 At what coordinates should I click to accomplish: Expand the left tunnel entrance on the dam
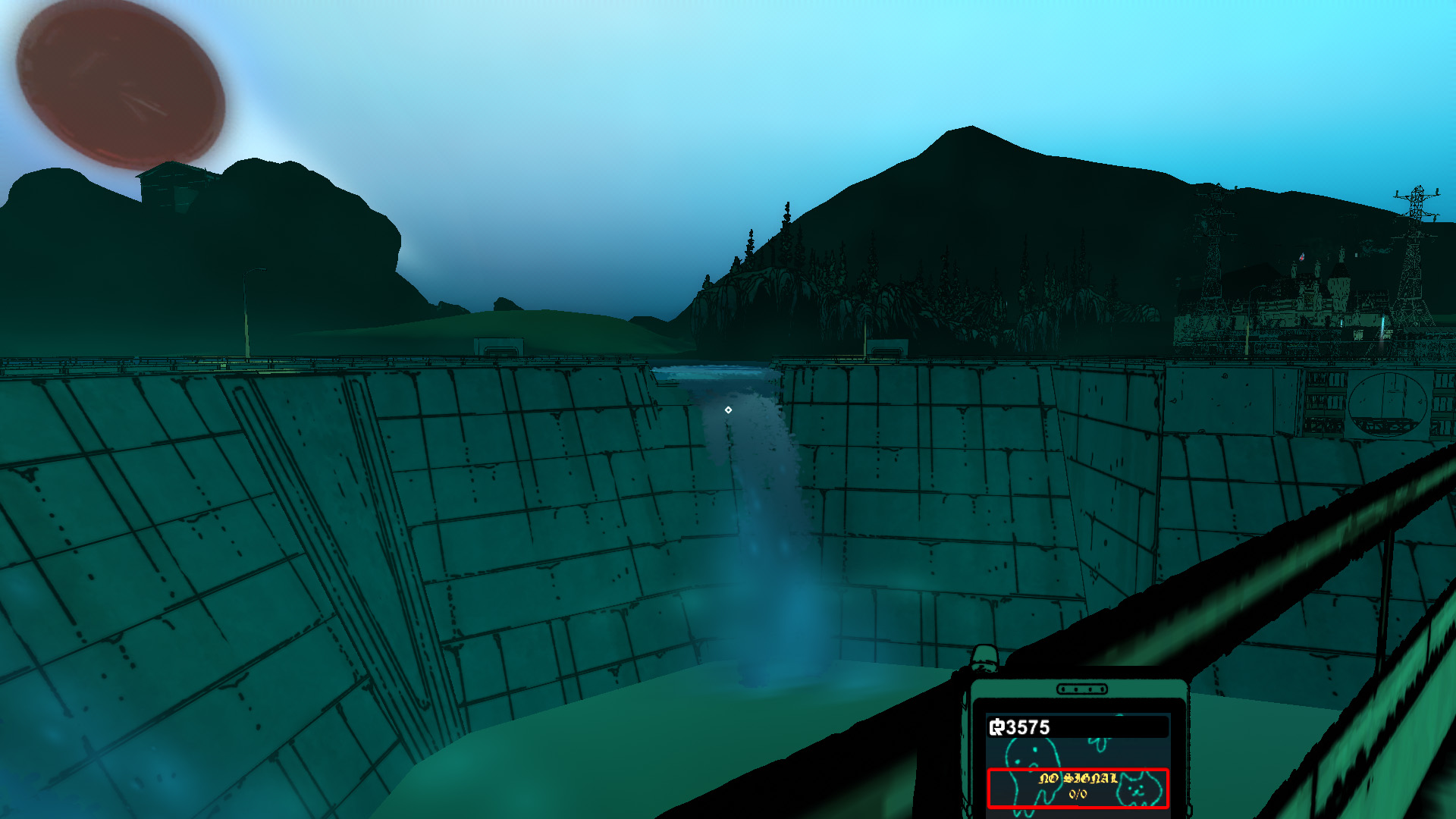coord(500,350)
